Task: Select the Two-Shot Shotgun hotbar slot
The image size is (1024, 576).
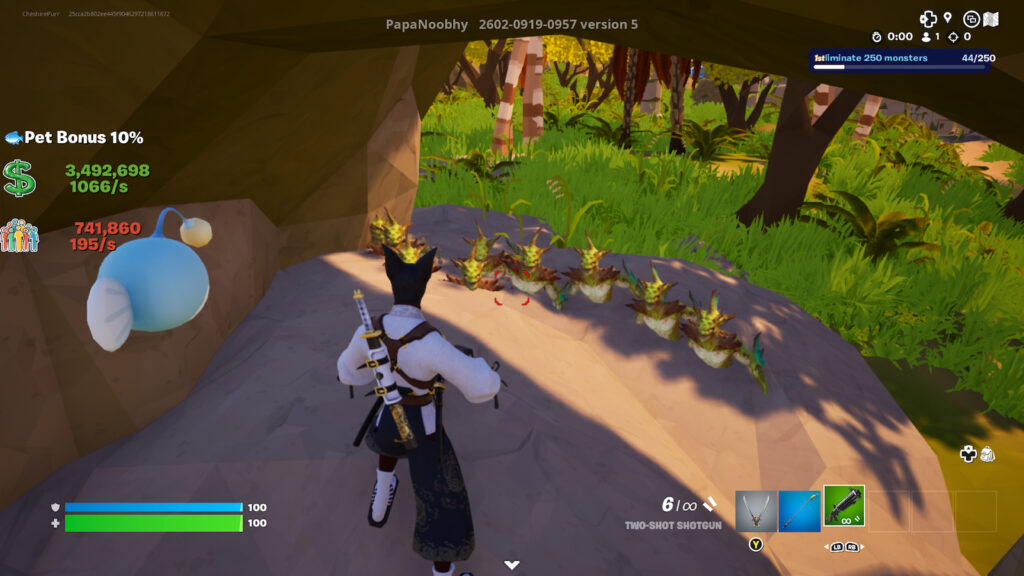Action: point(844,506)
